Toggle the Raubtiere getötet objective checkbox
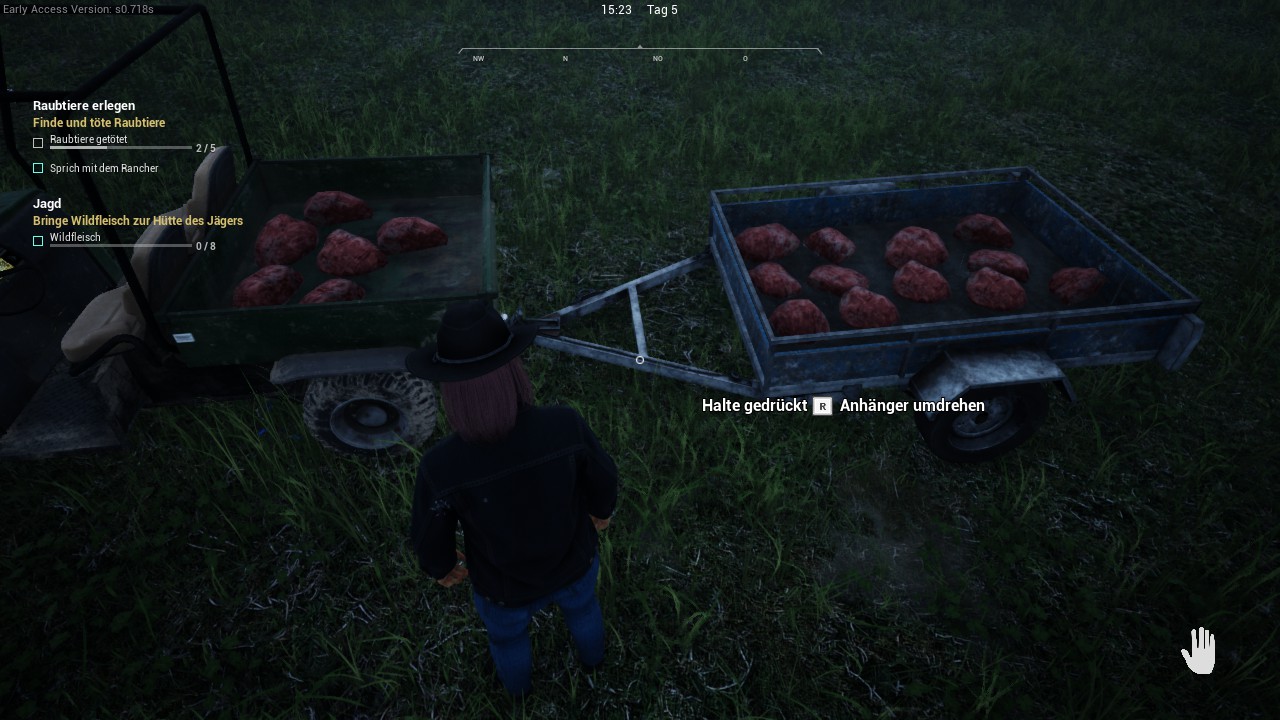Screen dimensions: 1280x720 coord(38,143)
